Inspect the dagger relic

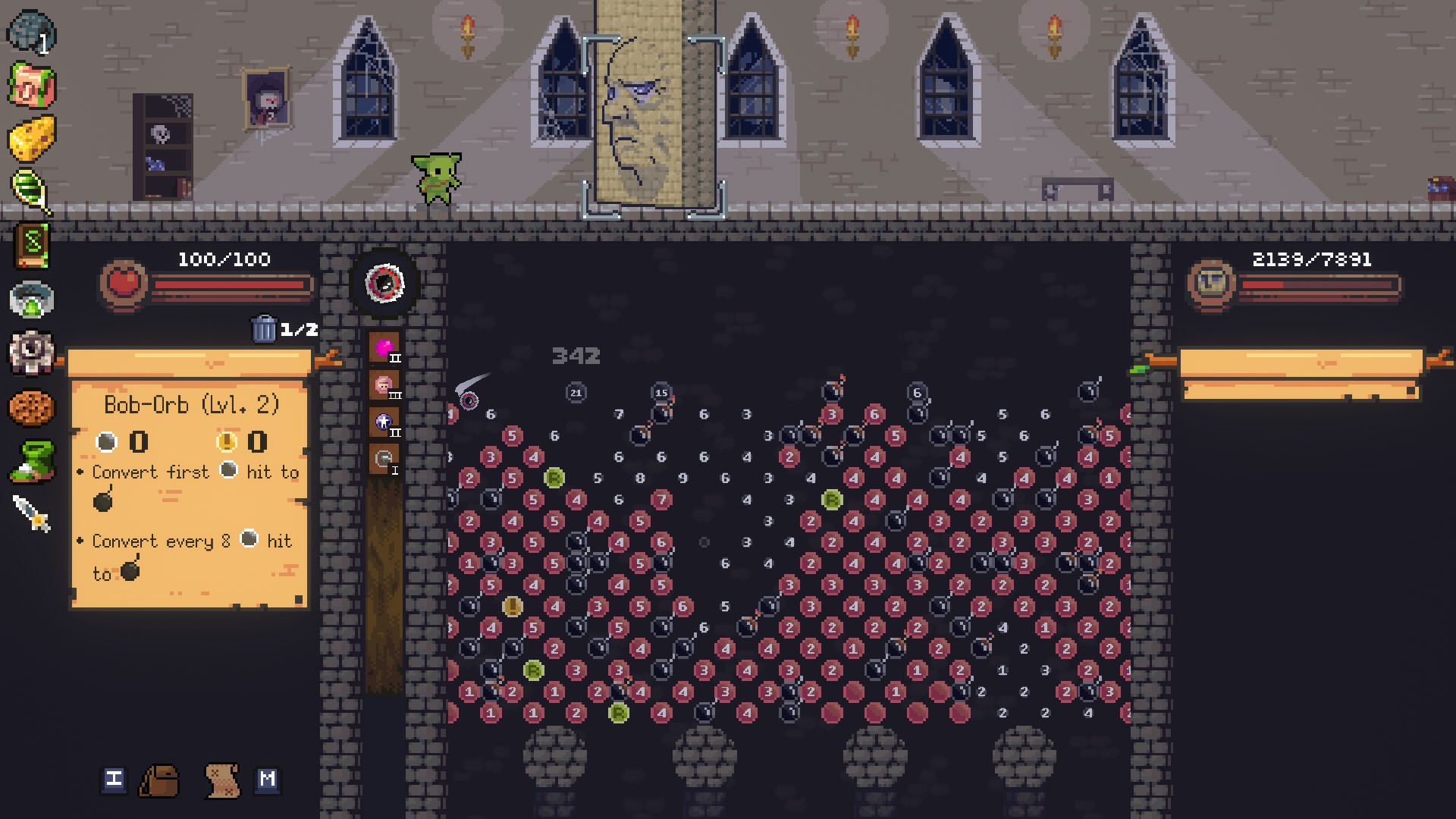point(32,513)
